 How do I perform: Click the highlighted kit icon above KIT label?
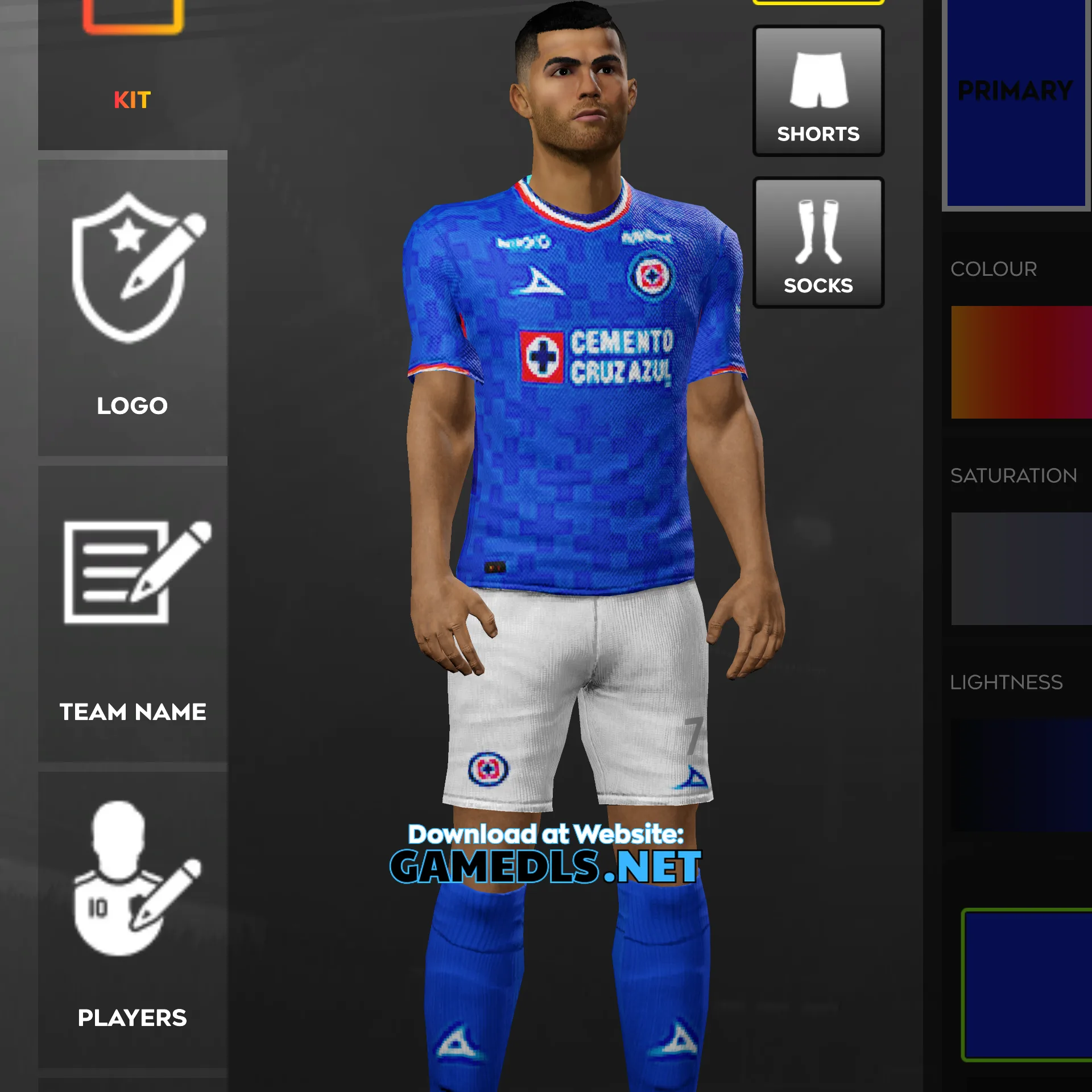click(132, 11)
